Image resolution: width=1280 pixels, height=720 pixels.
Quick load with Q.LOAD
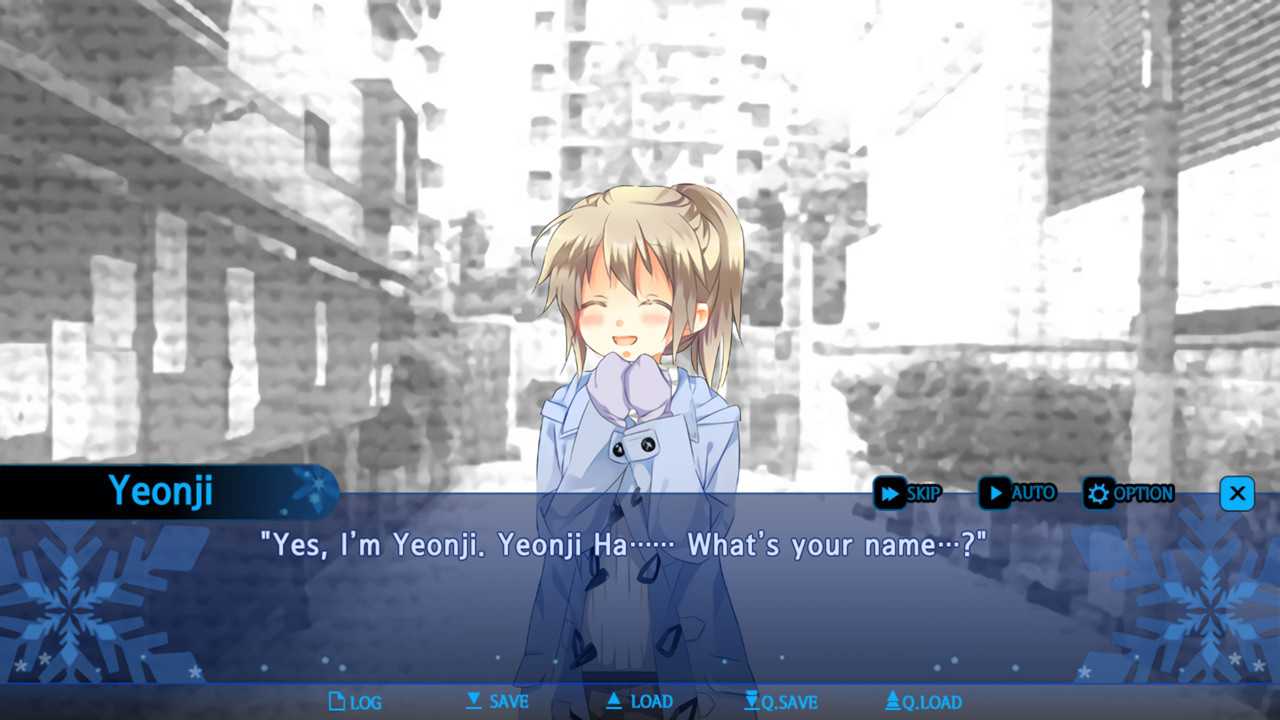[923, 702]
